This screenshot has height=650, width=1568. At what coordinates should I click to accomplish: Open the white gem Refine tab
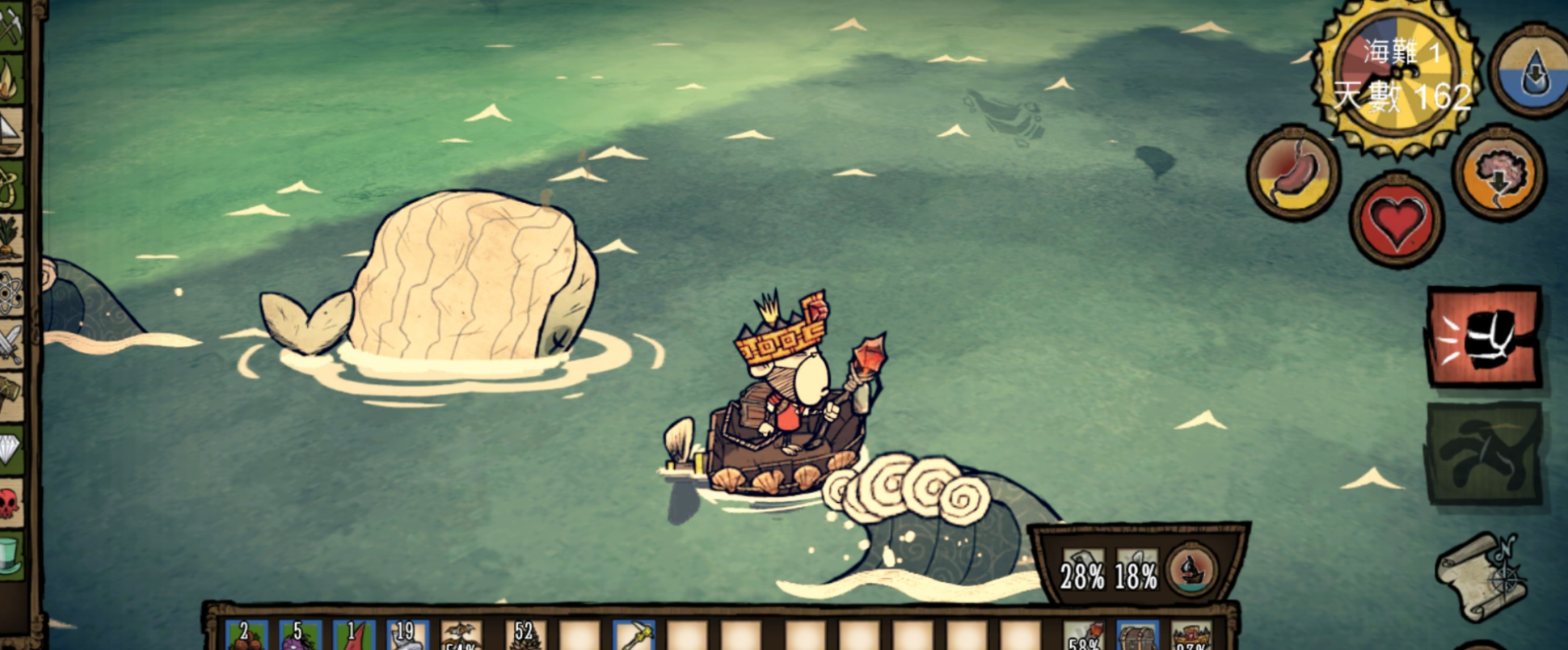(x=11, y=447)
